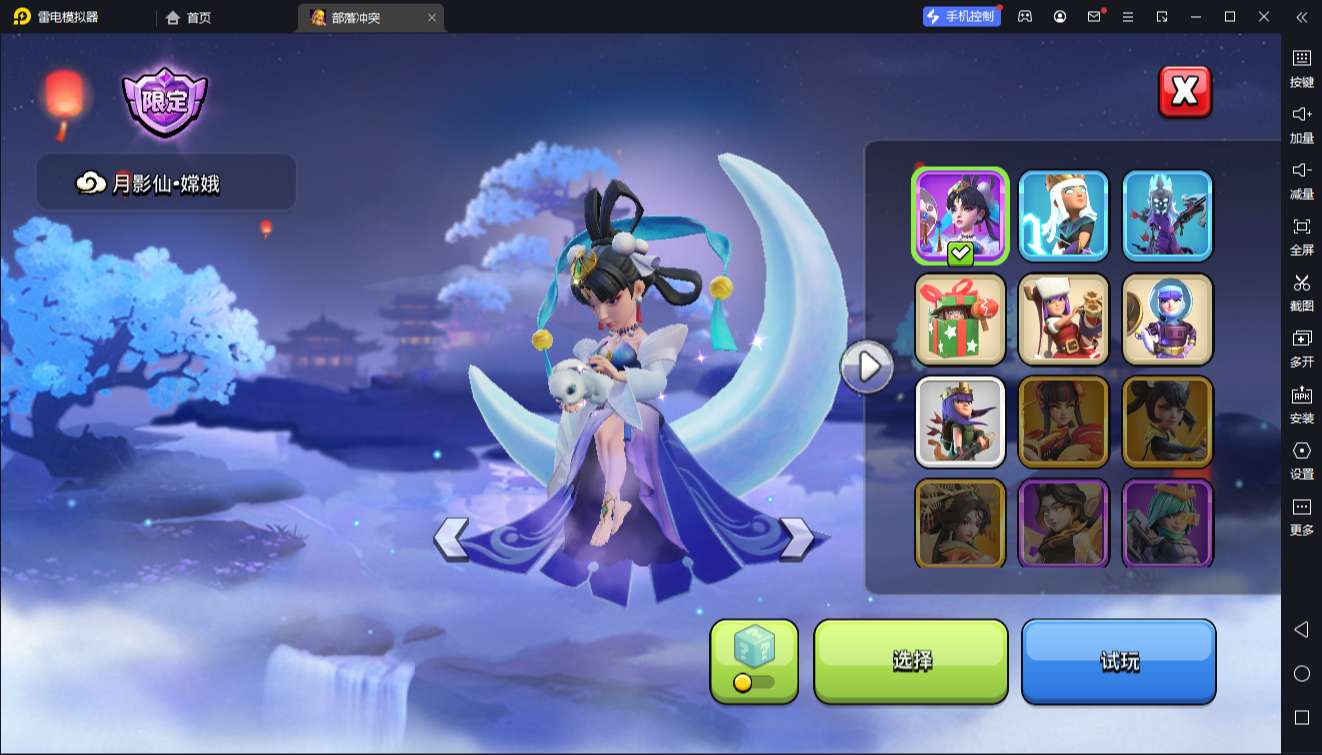Collapse the skin list panel arrow
Viewport: 1322px width, 755px height.
(x=866, y=368)
